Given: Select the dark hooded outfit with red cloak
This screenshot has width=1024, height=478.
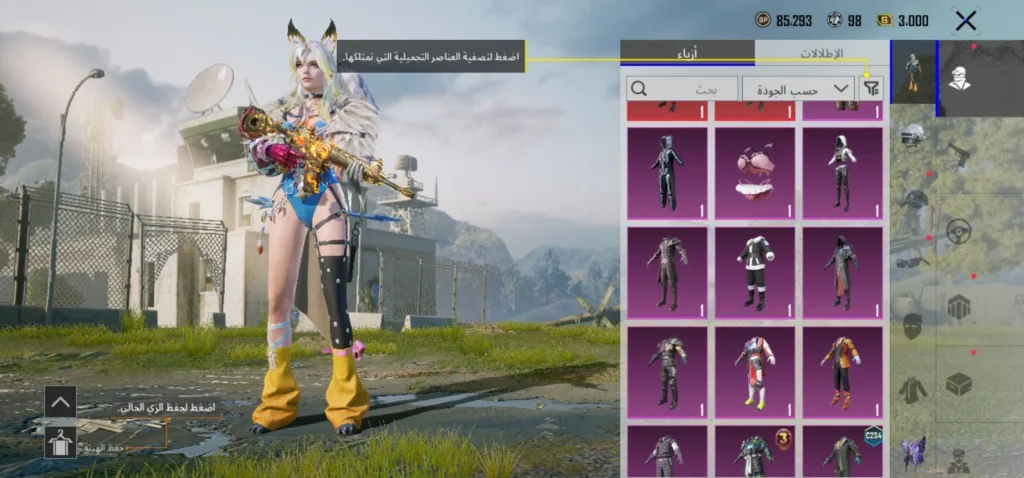Looking at the screenshot, I should (x=843, y=271).
